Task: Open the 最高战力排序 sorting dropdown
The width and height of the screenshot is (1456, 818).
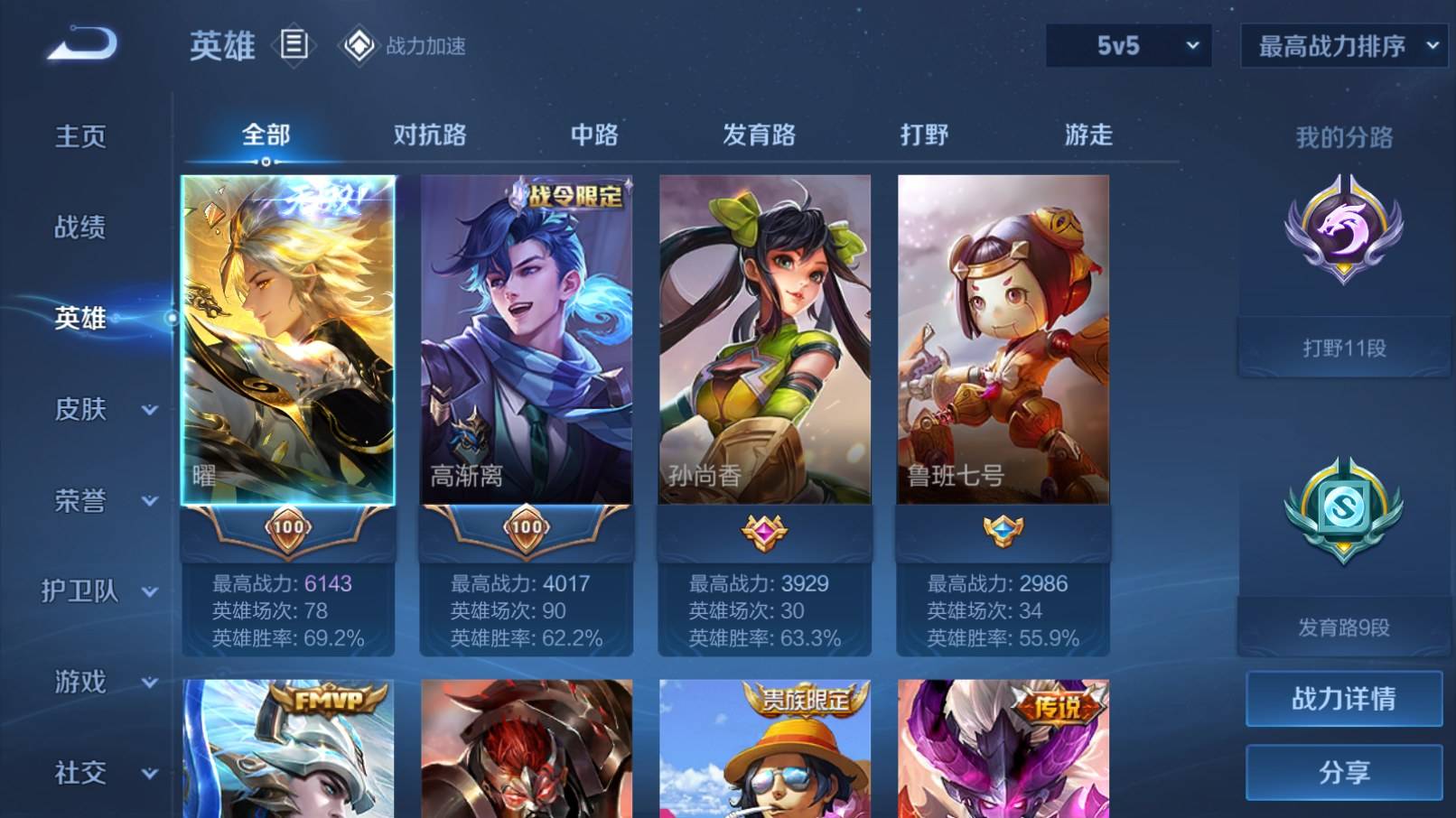Action: tap(1343, 43)
